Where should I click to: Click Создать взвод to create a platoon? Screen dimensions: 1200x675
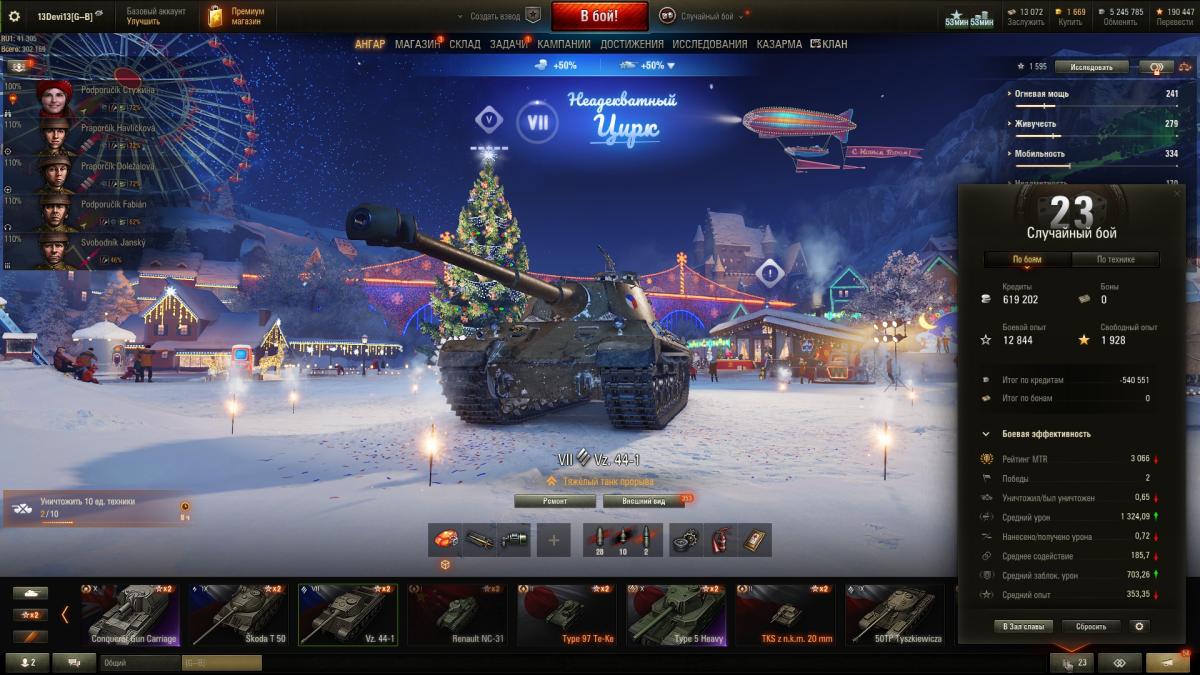pos(497,17)
